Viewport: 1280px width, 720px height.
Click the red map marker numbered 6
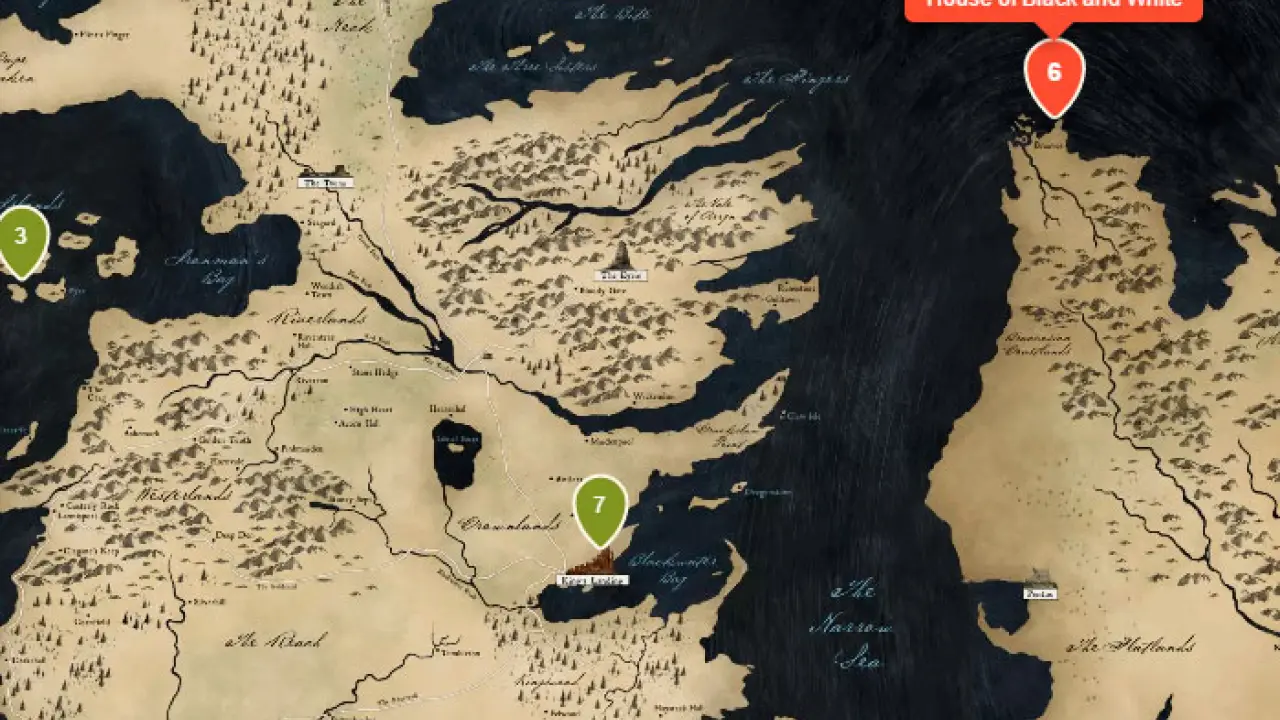[1054, 73]
